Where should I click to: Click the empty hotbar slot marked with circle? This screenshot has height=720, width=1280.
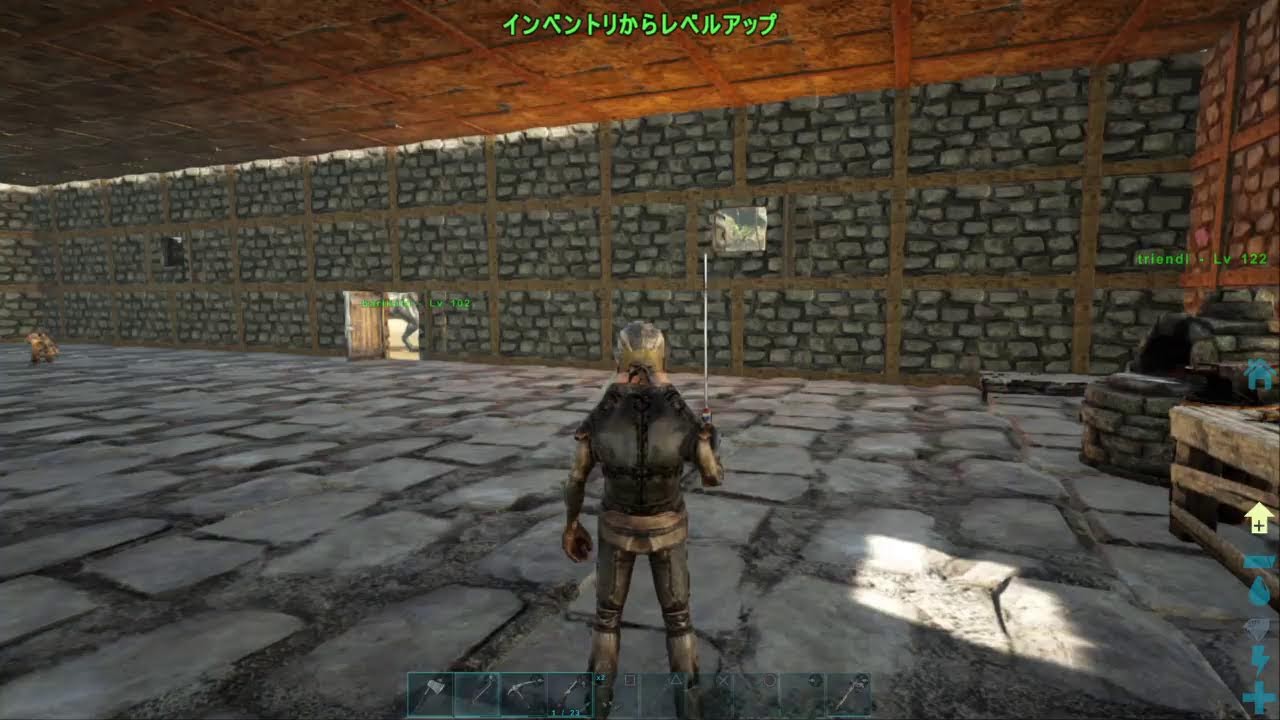click(769, 685)
